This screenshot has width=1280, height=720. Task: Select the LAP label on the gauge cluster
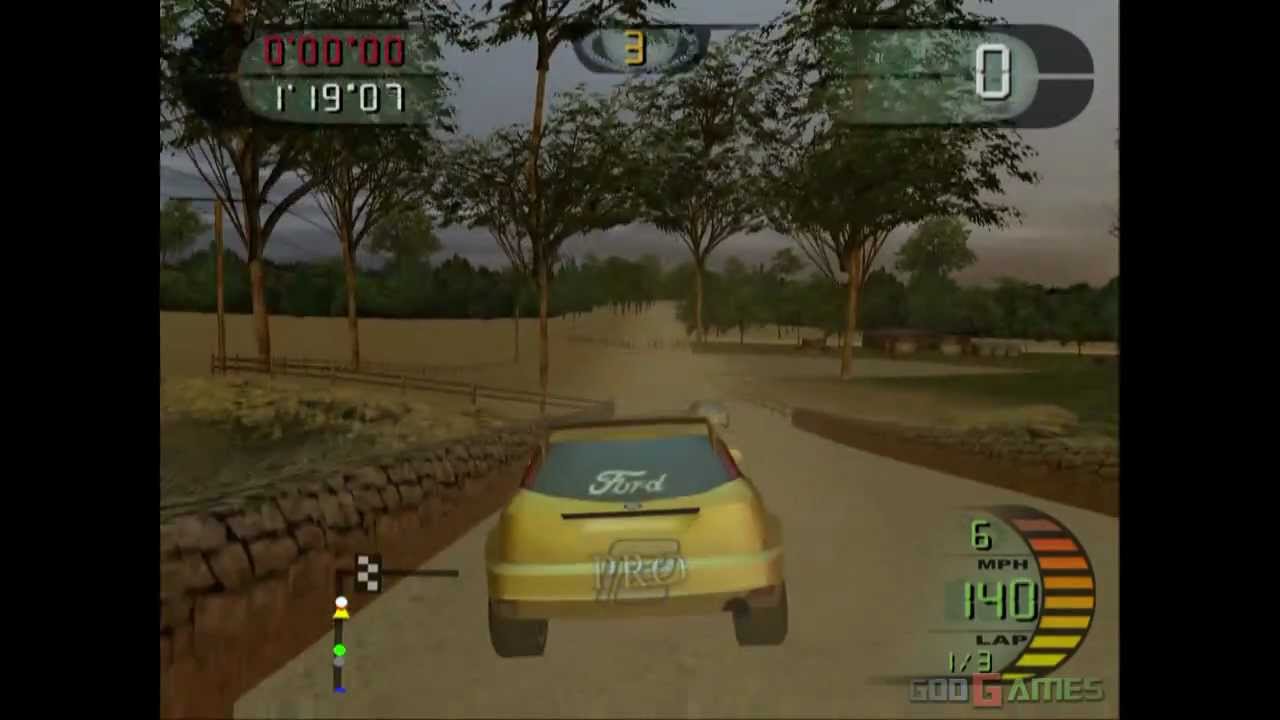[x=1000, y=637]
